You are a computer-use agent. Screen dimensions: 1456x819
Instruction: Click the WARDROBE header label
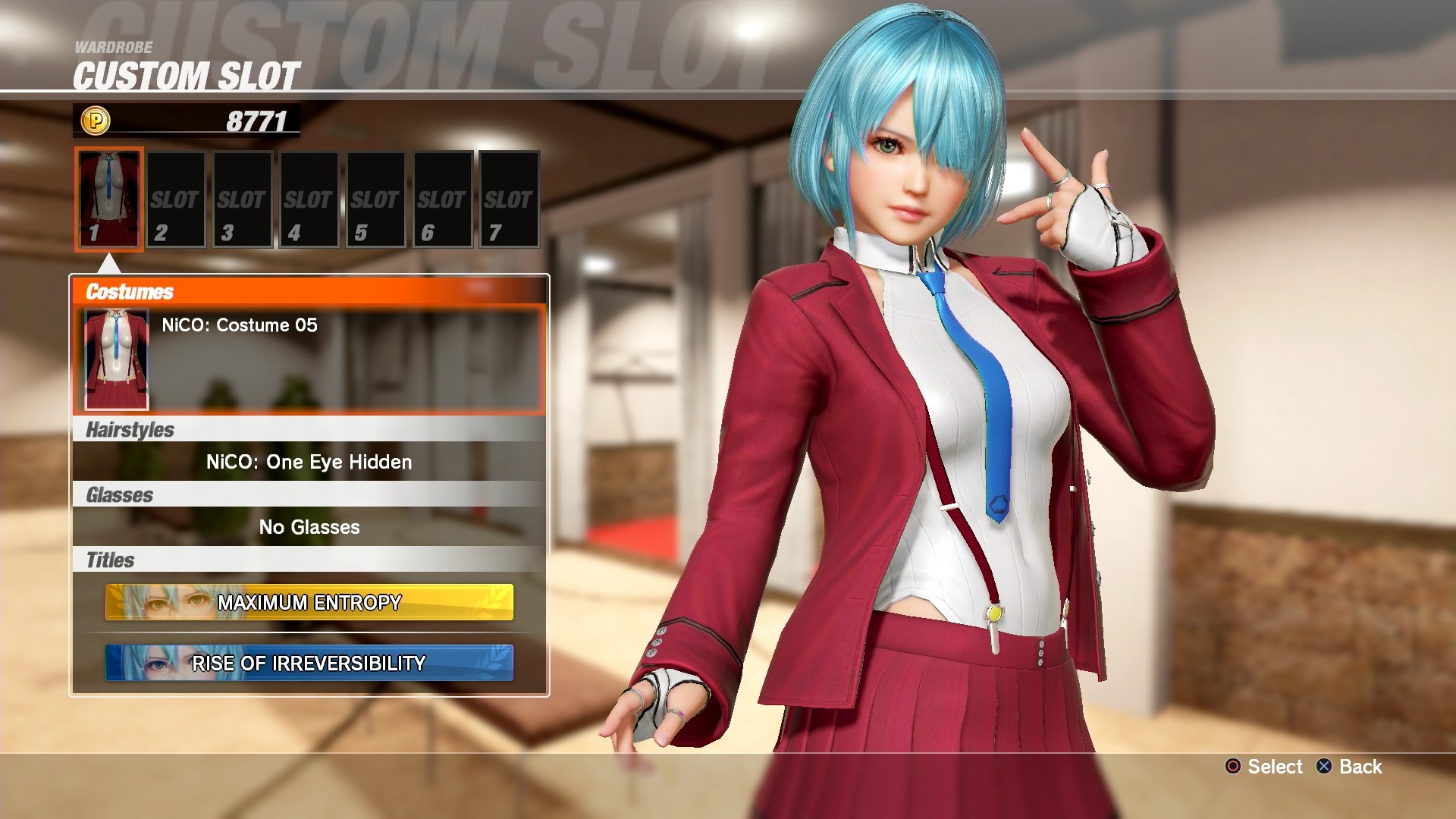coord(114,47)
